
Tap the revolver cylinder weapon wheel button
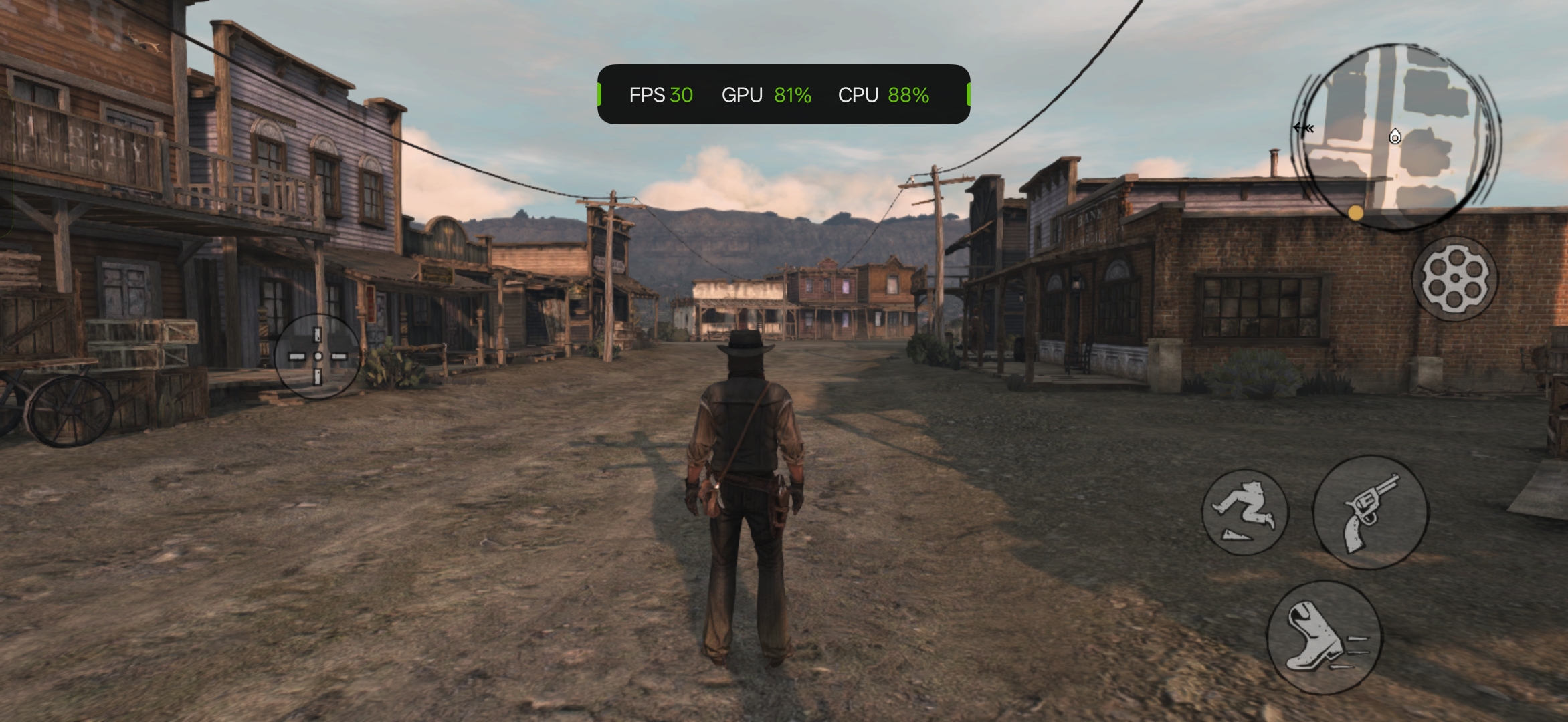tap(1455, 278)
